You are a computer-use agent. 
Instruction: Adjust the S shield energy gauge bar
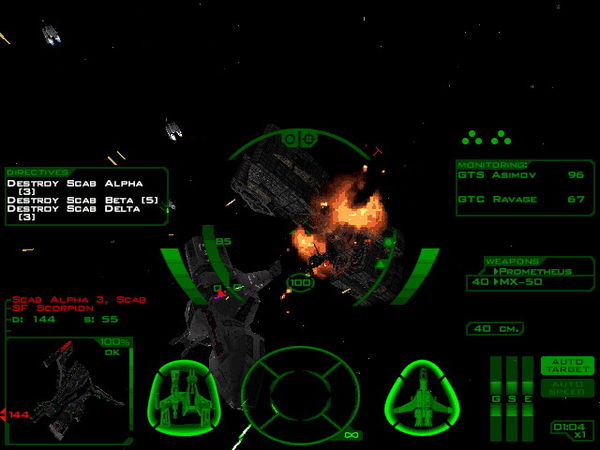pos(512,385)
